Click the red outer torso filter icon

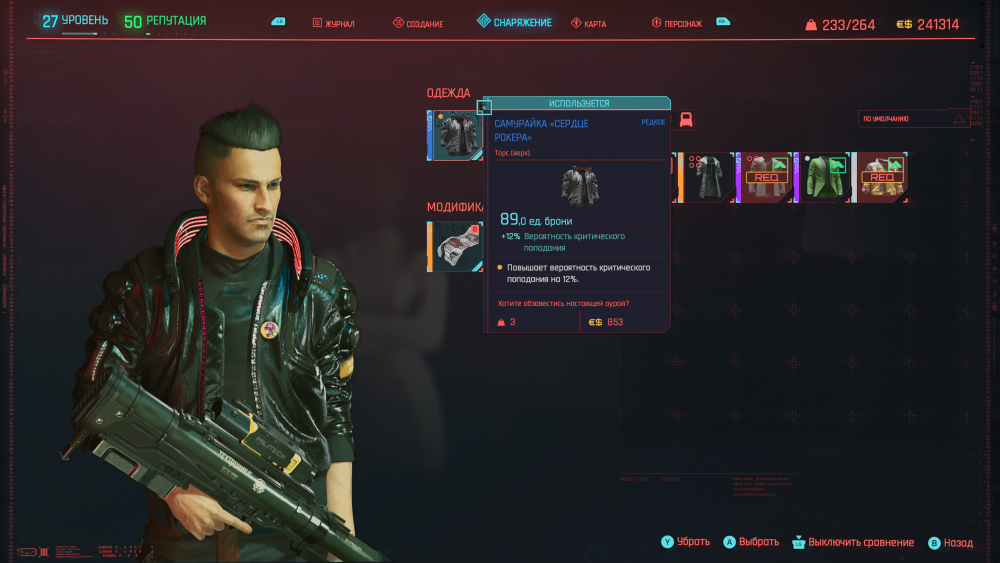click(686, 120)
